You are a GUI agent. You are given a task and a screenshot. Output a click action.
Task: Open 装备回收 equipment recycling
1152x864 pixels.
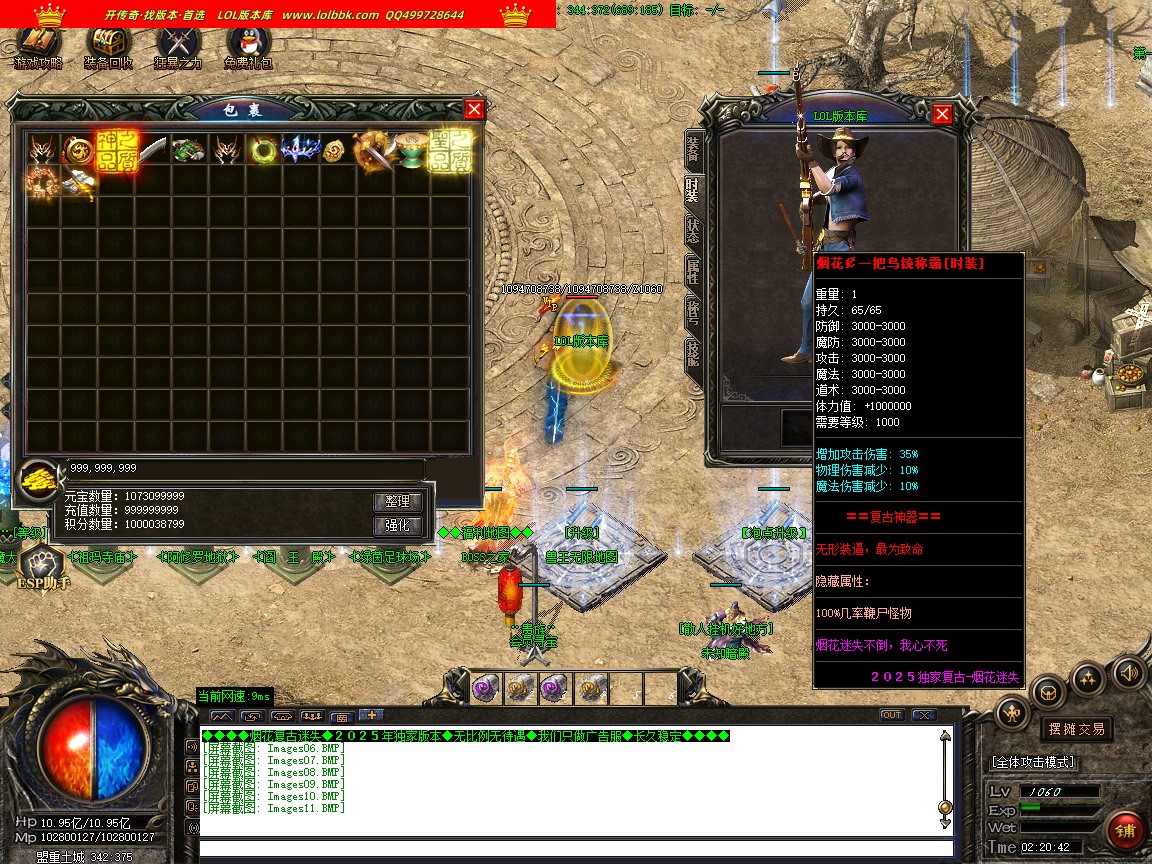[x=108, y=43]
